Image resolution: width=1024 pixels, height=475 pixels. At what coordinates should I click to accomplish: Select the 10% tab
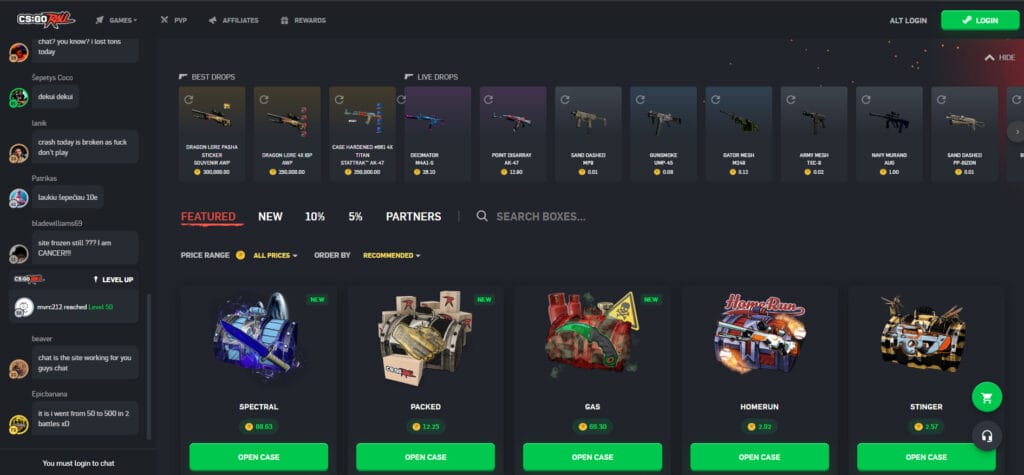[315, 216]
